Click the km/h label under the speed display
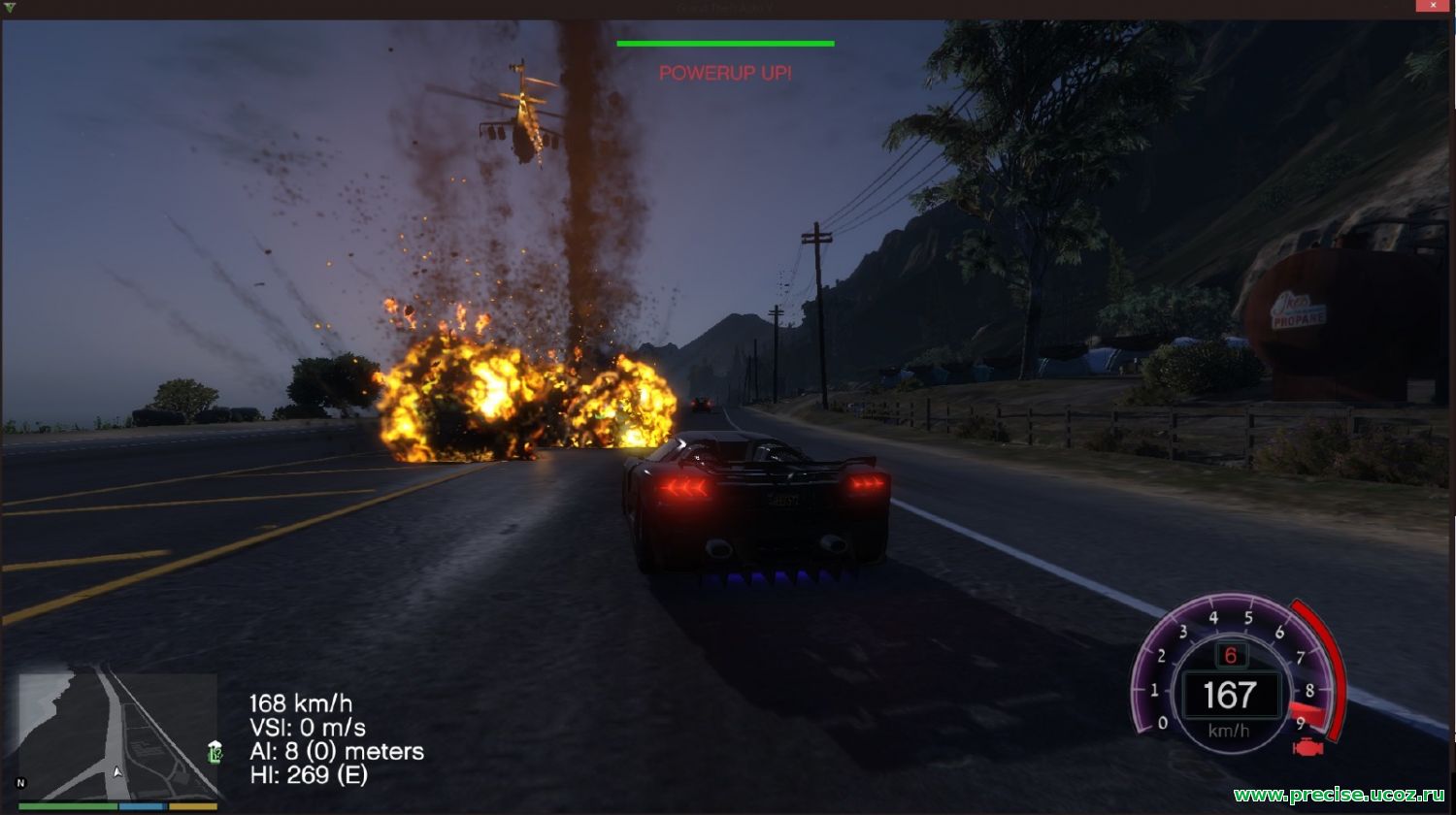The image size is (1456, 815). [x=1228, y=730]
